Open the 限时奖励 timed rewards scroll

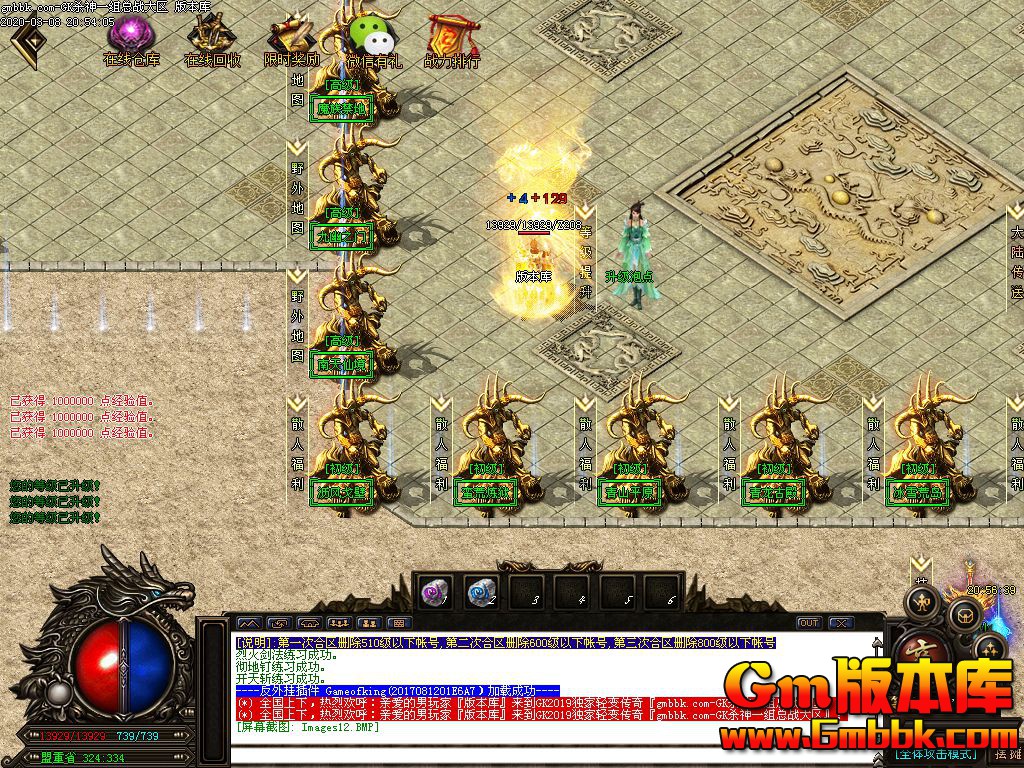pos(291,38)
